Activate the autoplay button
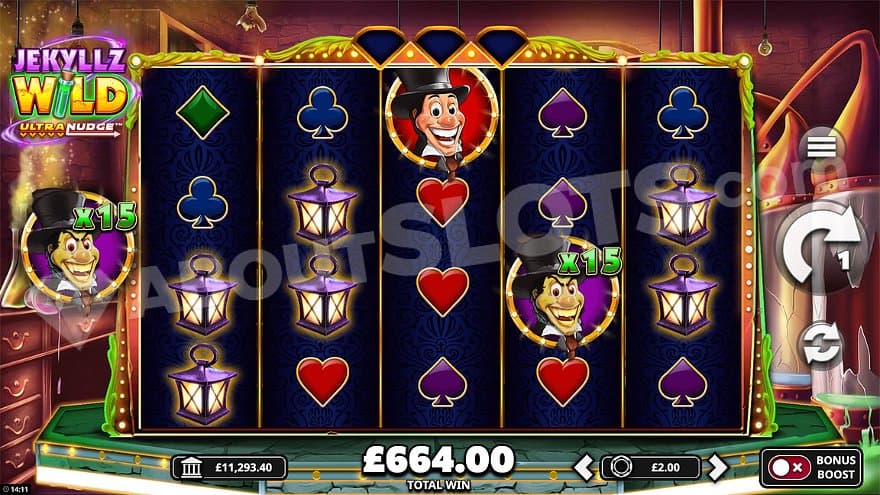The height and width of the screenshot is (495, 880). (822, 345)
